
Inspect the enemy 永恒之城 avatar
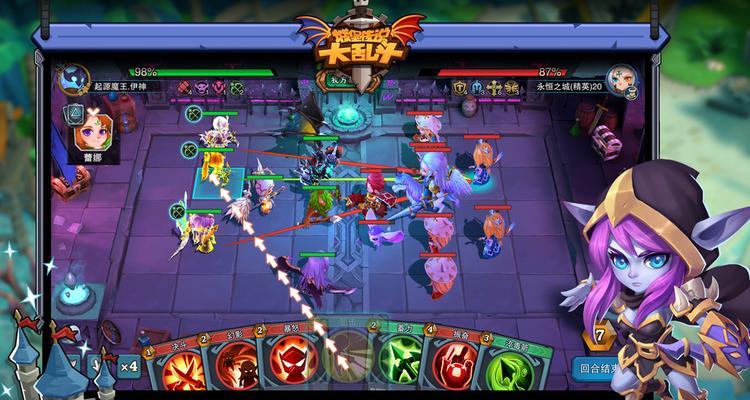(620, 78)
